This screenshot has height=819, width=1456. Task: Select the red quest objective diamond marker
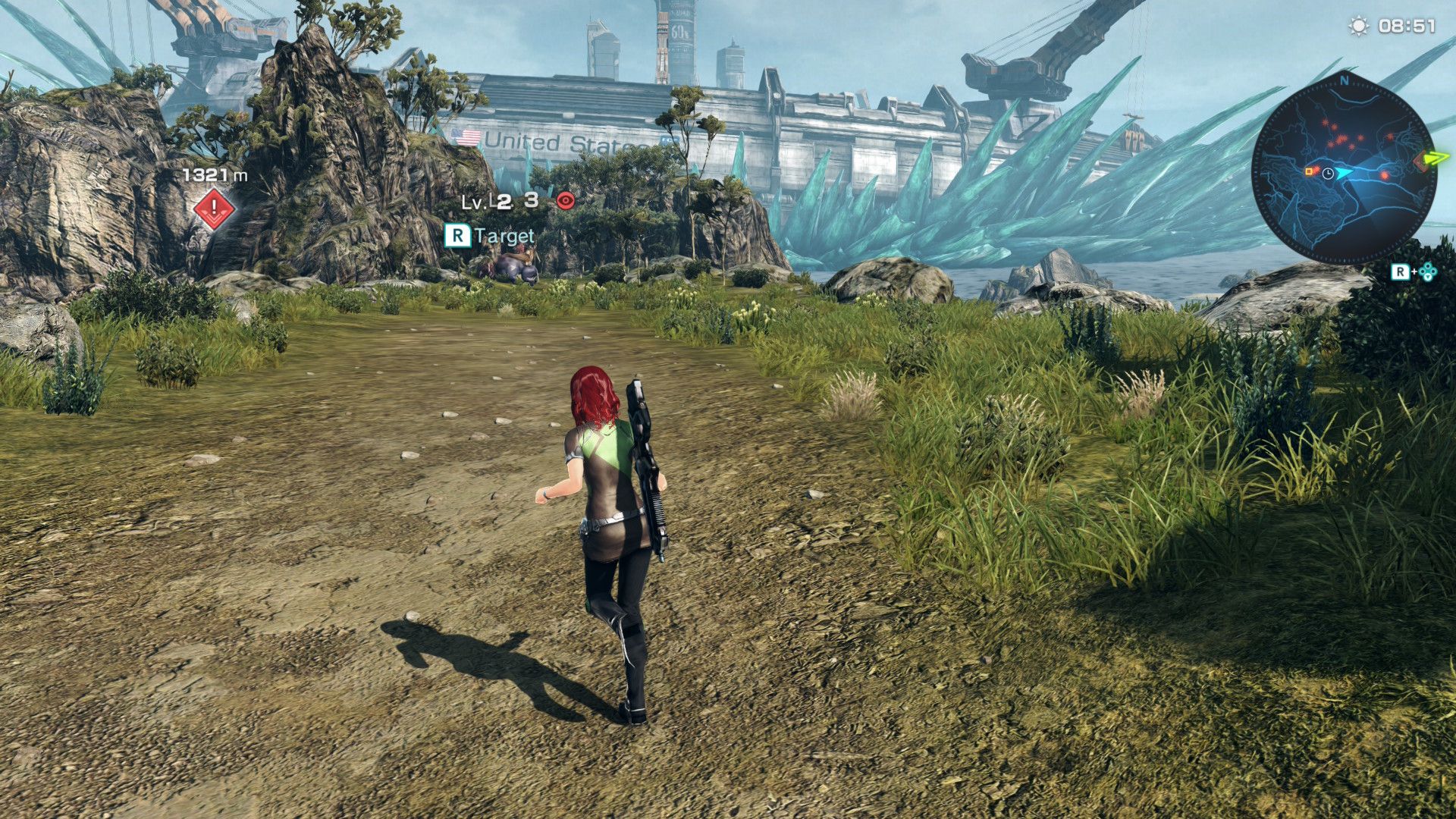215,208
